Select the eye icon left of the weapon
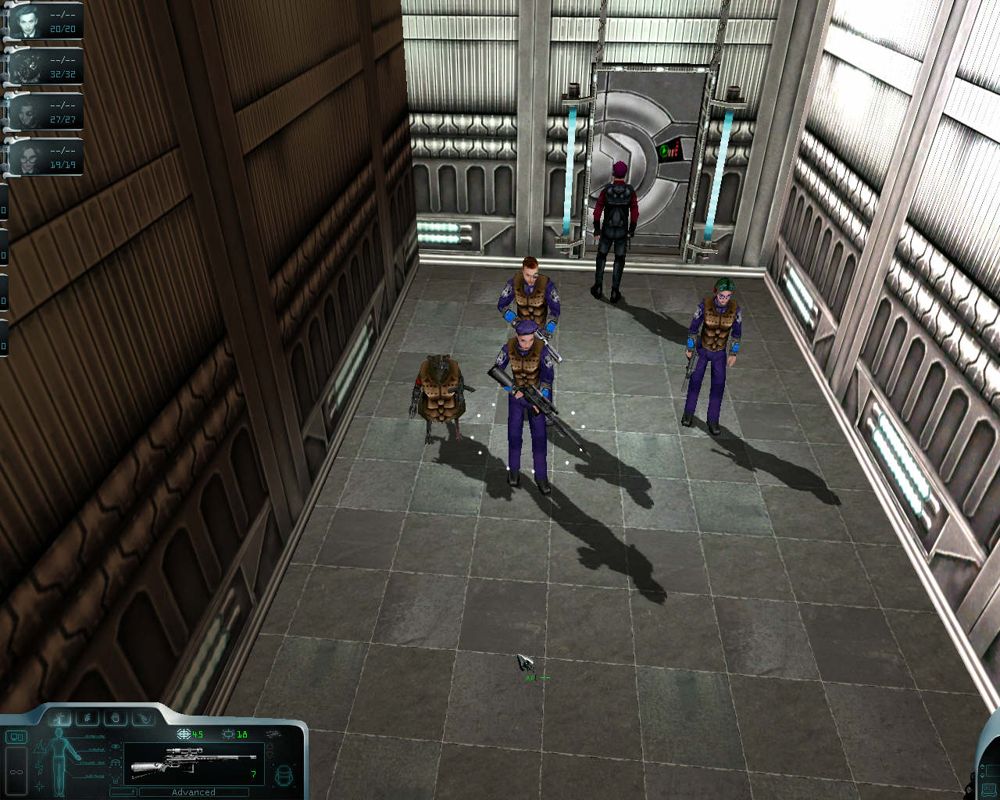Image resolution: width=1000 pixels, height=800 pixels. click(116, 747)
